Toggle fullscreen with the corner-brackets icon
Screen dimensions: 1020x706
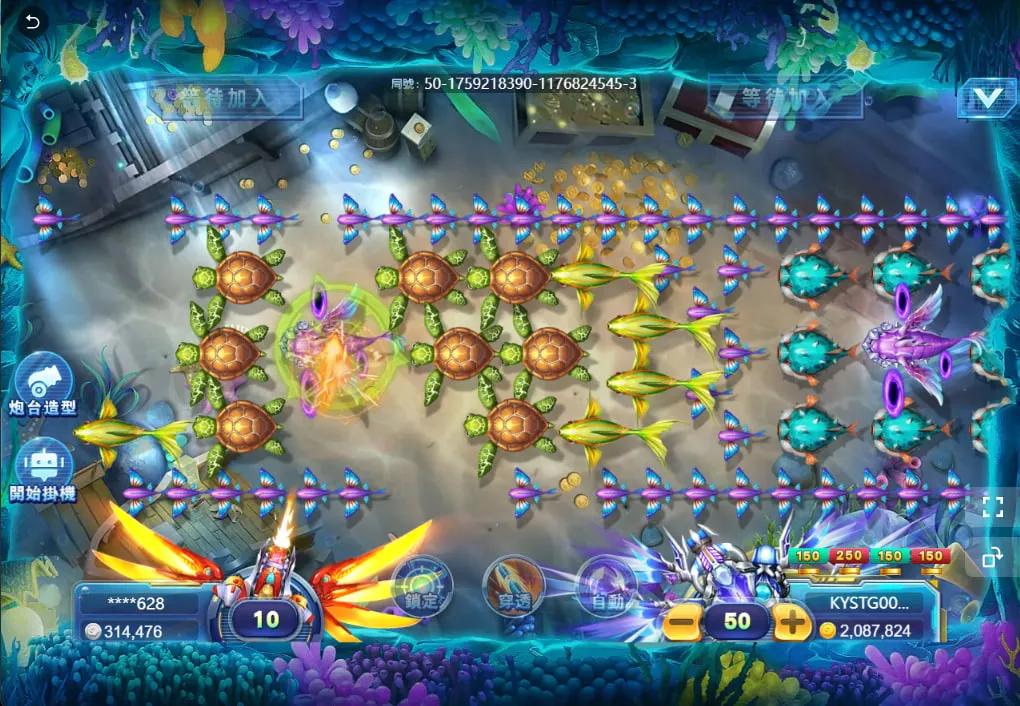pos(992,506)
